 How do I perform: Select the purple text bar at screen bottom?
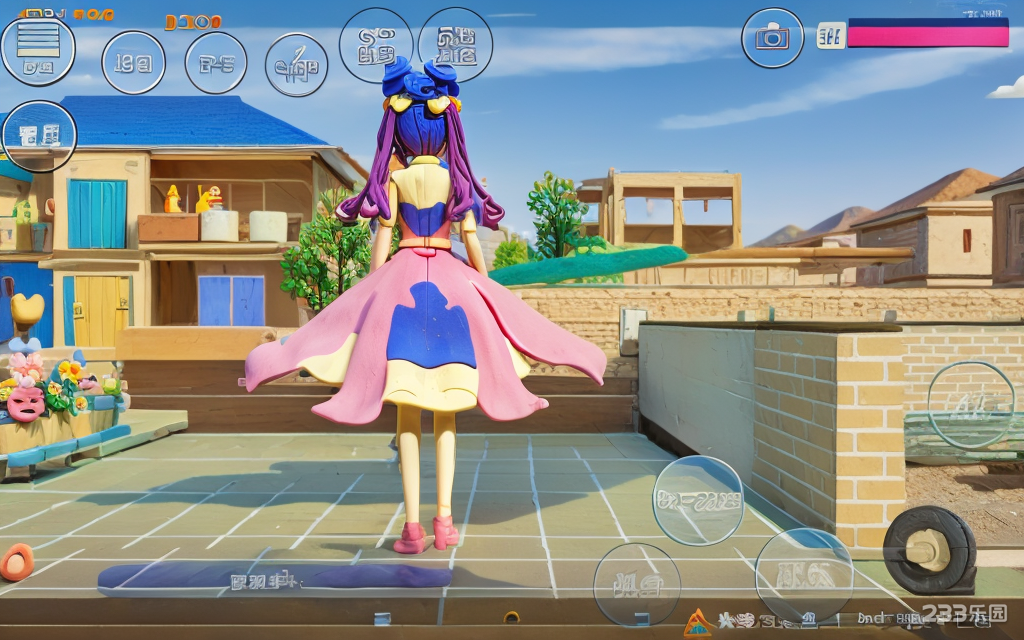coord(273,577)
